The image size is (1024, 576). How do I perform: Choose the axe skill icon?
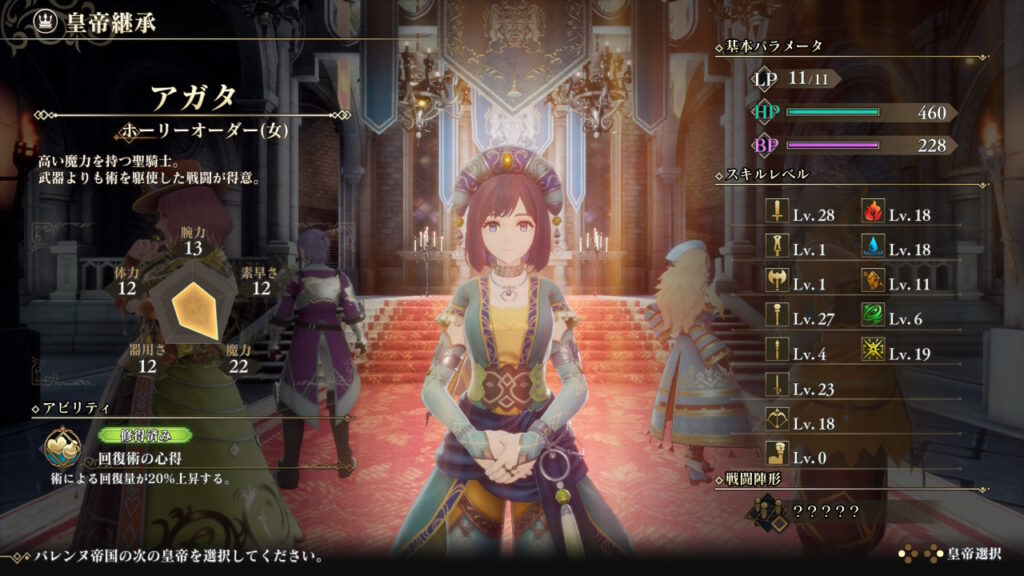pyautogui.click(x=777, y=280)
